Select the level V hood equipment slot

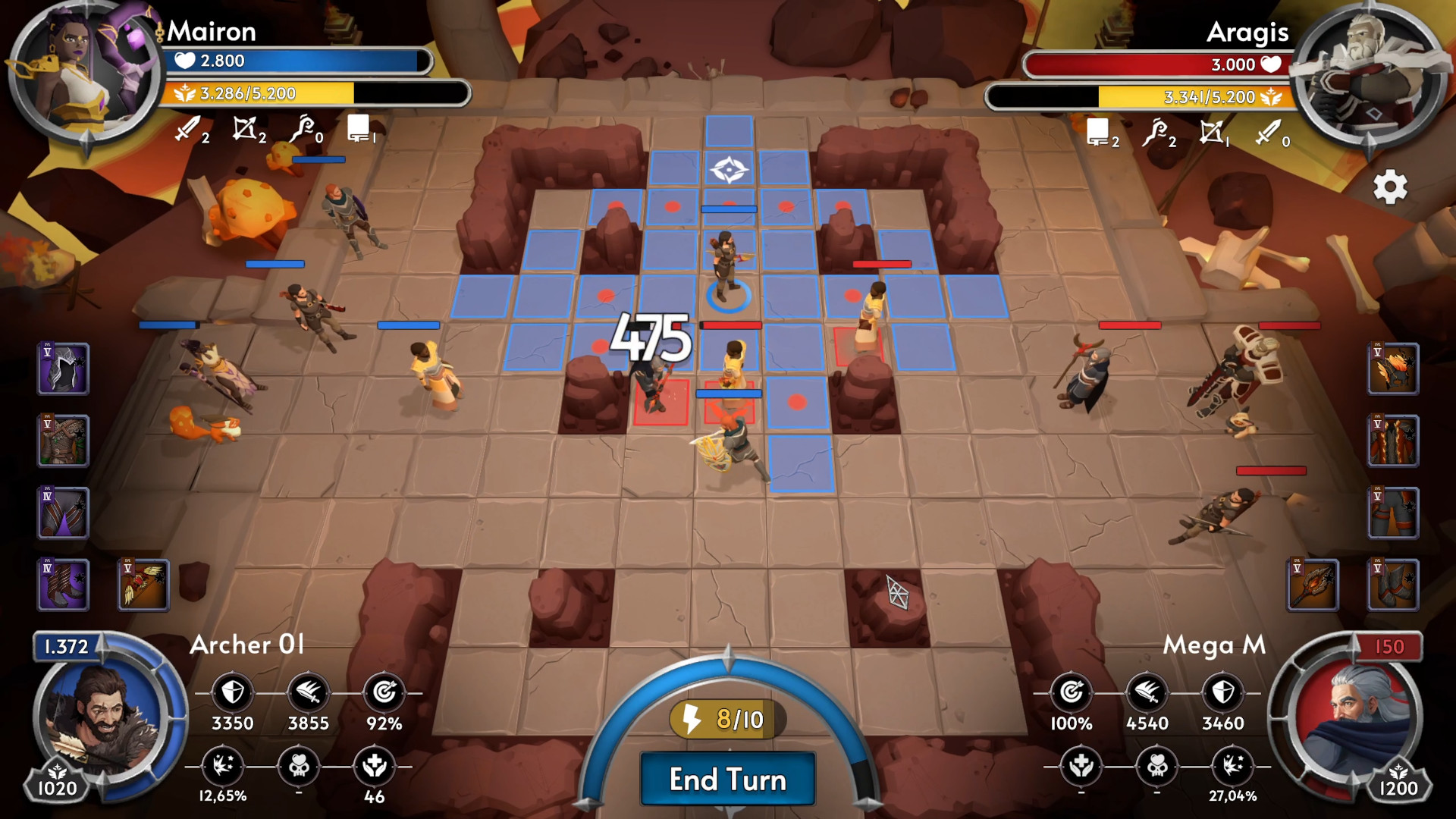coord(64,369)
